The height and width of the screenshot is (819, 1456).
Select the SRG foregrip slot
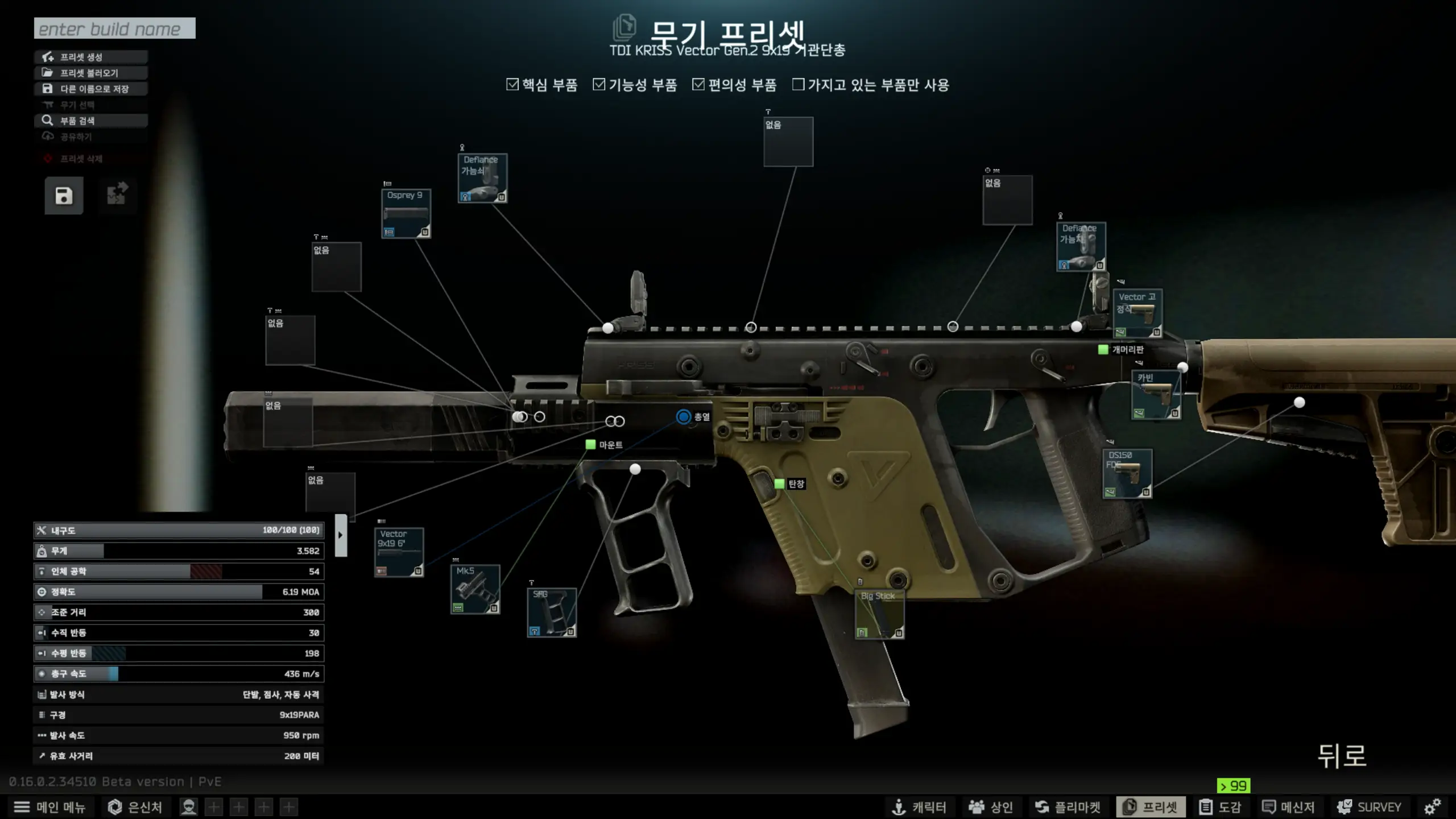(x=552, y=613)
